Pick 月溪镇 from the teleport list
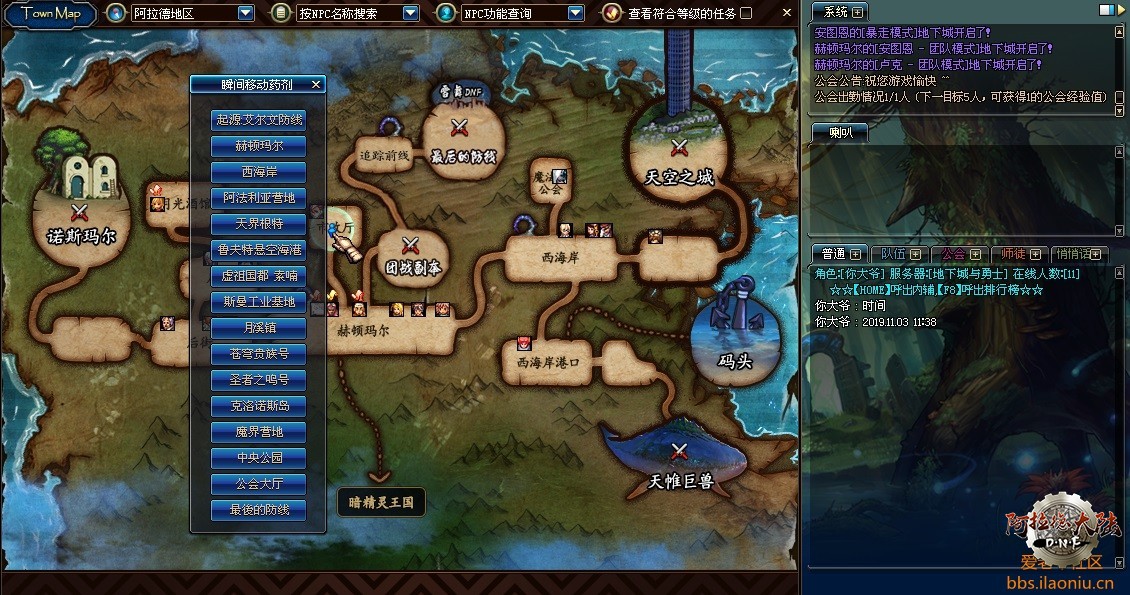Screen dimensions: 1130x595 [259, 328]
